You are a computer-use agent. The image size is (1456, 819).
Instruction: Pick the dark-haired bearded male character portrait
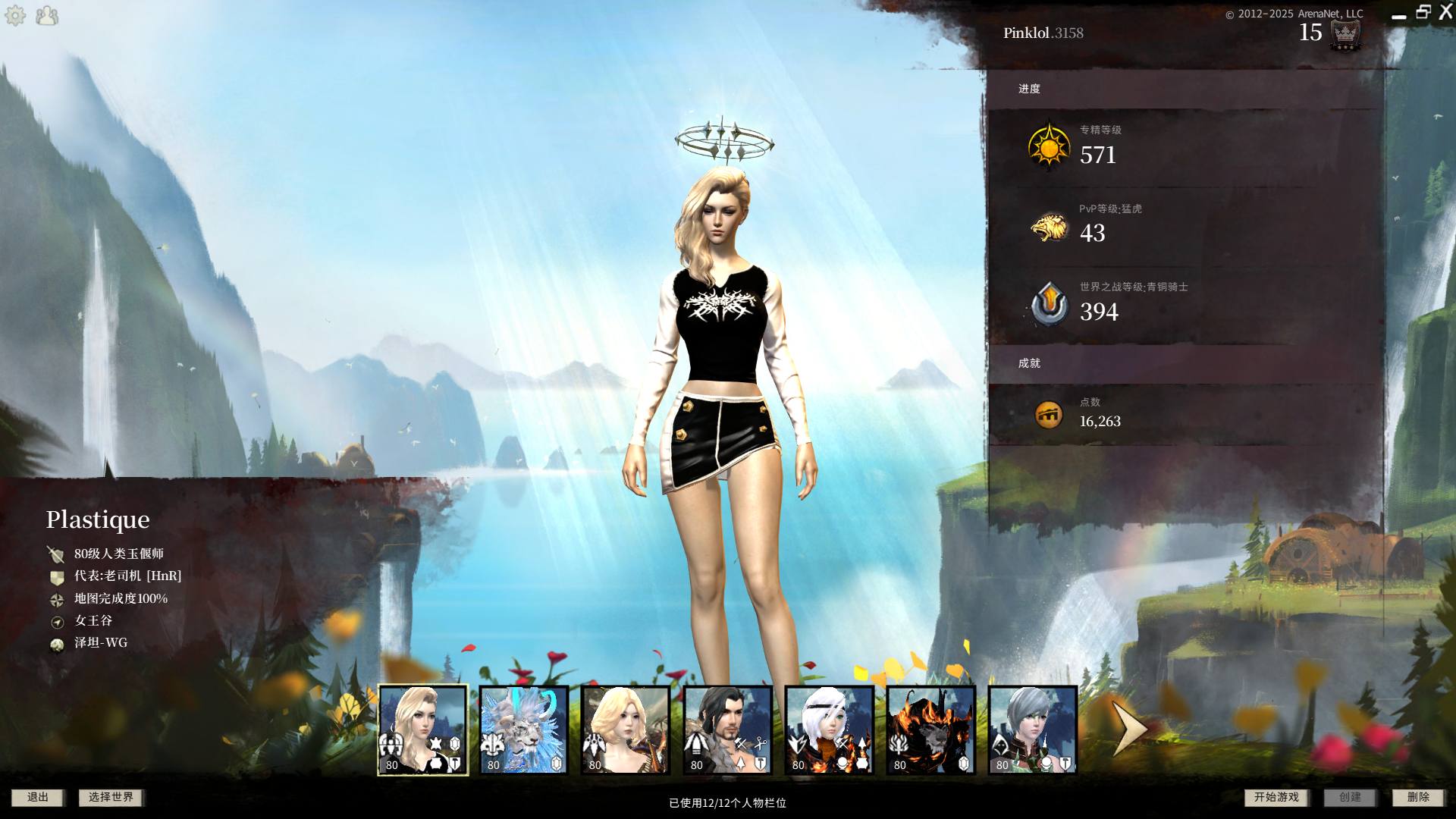click(x=727, y=730)
